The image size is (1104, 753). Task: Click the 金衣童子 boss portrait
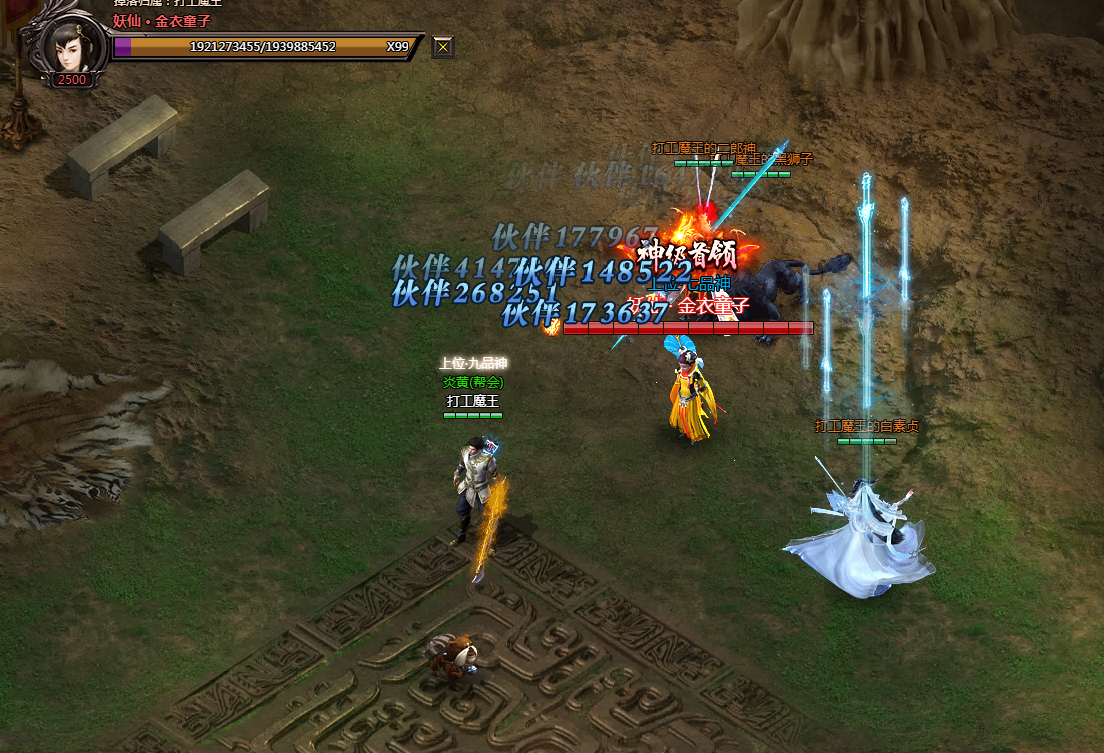(70, 45)
